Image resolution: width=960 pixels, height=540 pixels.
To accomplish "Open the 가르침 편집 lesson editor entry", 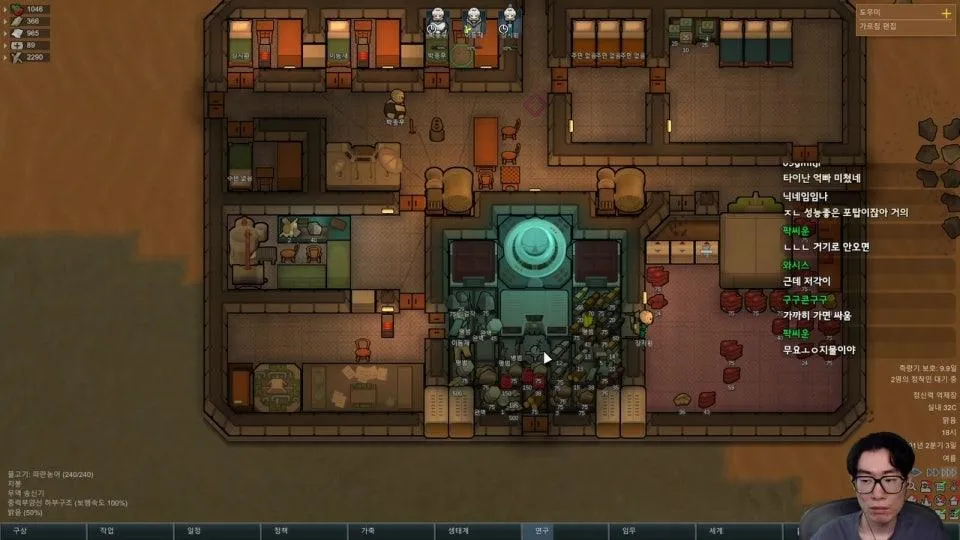I will tap(878, 26).
